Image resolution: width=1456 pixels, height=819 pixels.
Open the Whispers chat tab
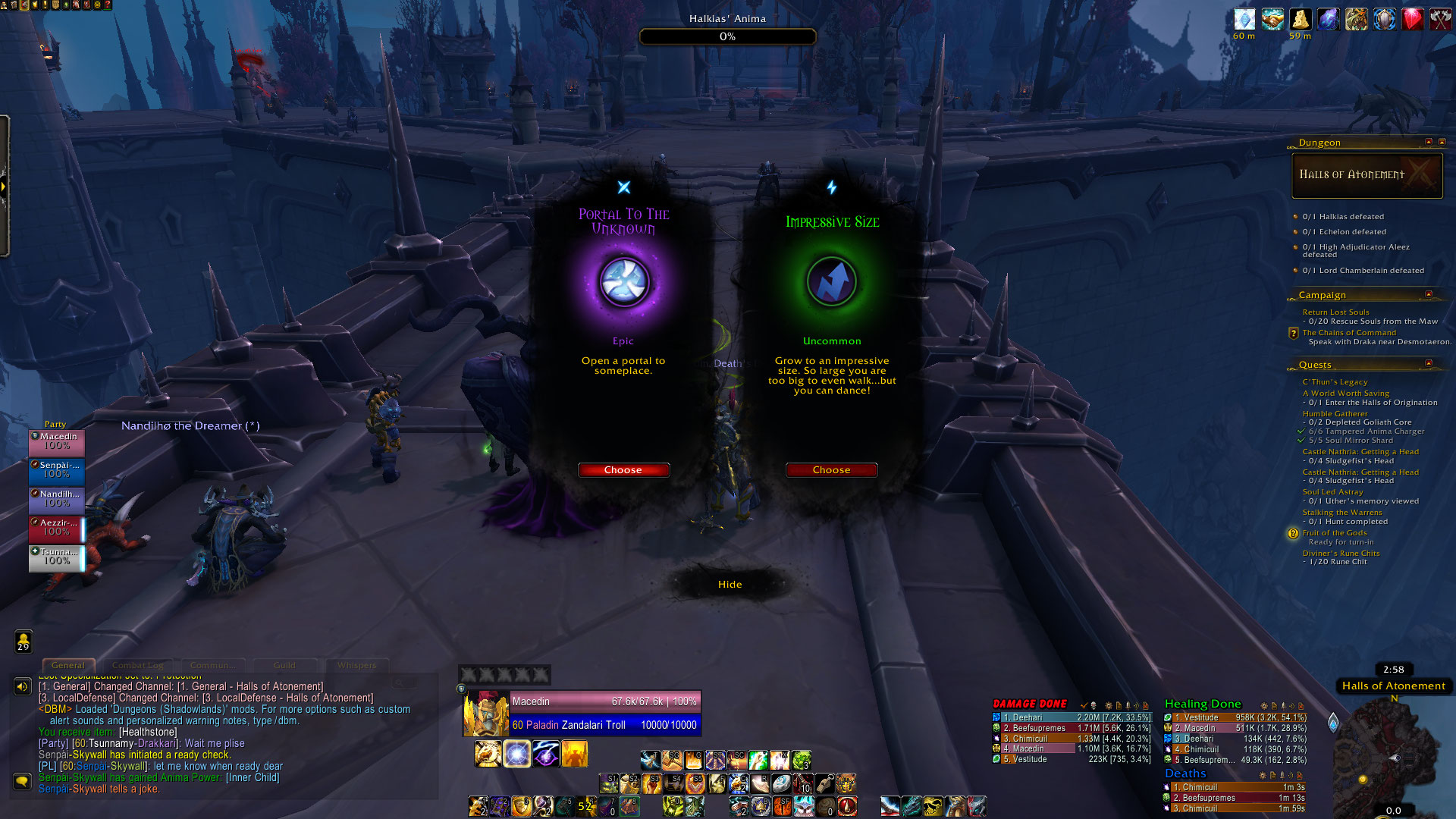[x=356, y=666]
